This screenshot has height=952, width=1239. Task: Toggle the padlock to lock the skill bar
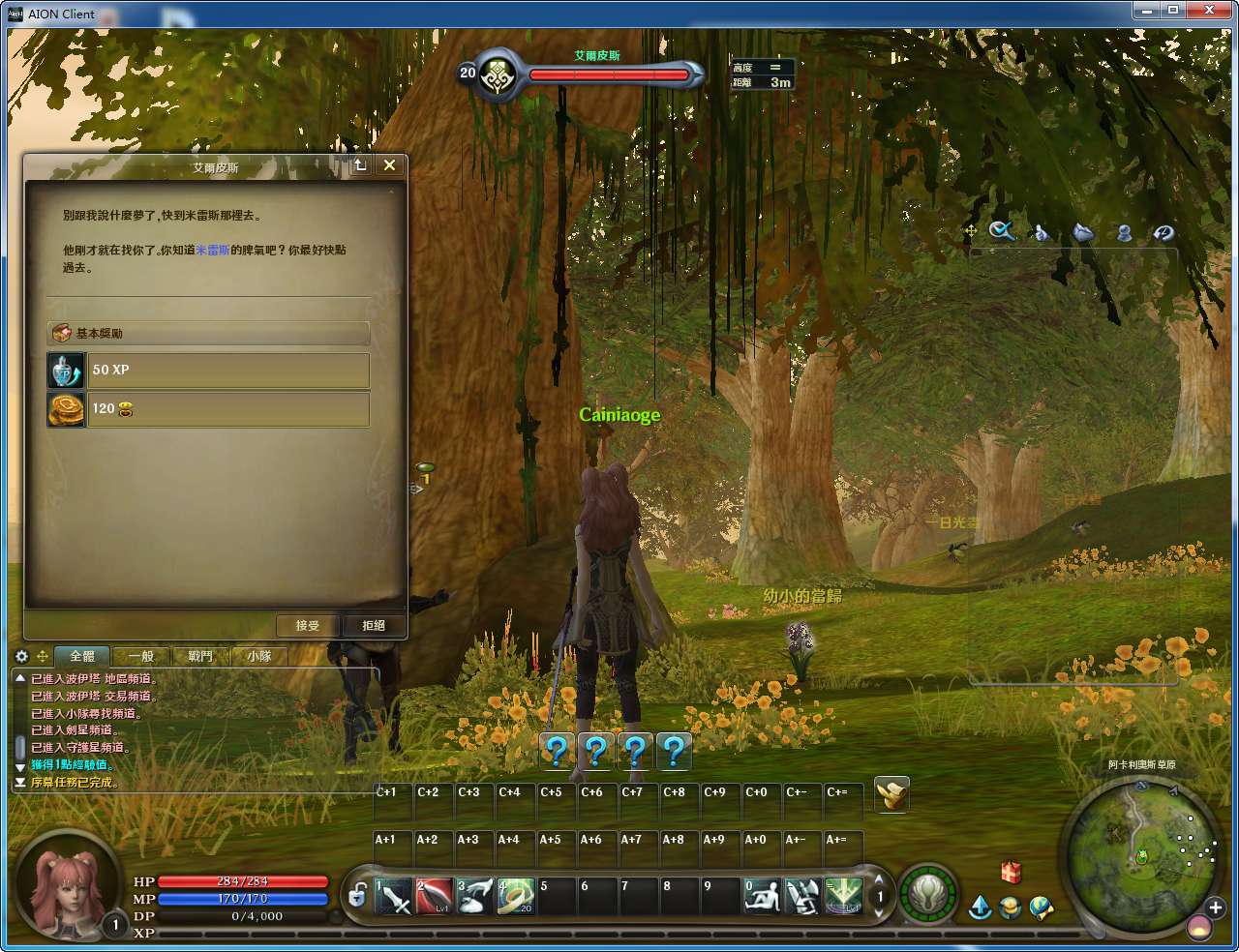357,897
